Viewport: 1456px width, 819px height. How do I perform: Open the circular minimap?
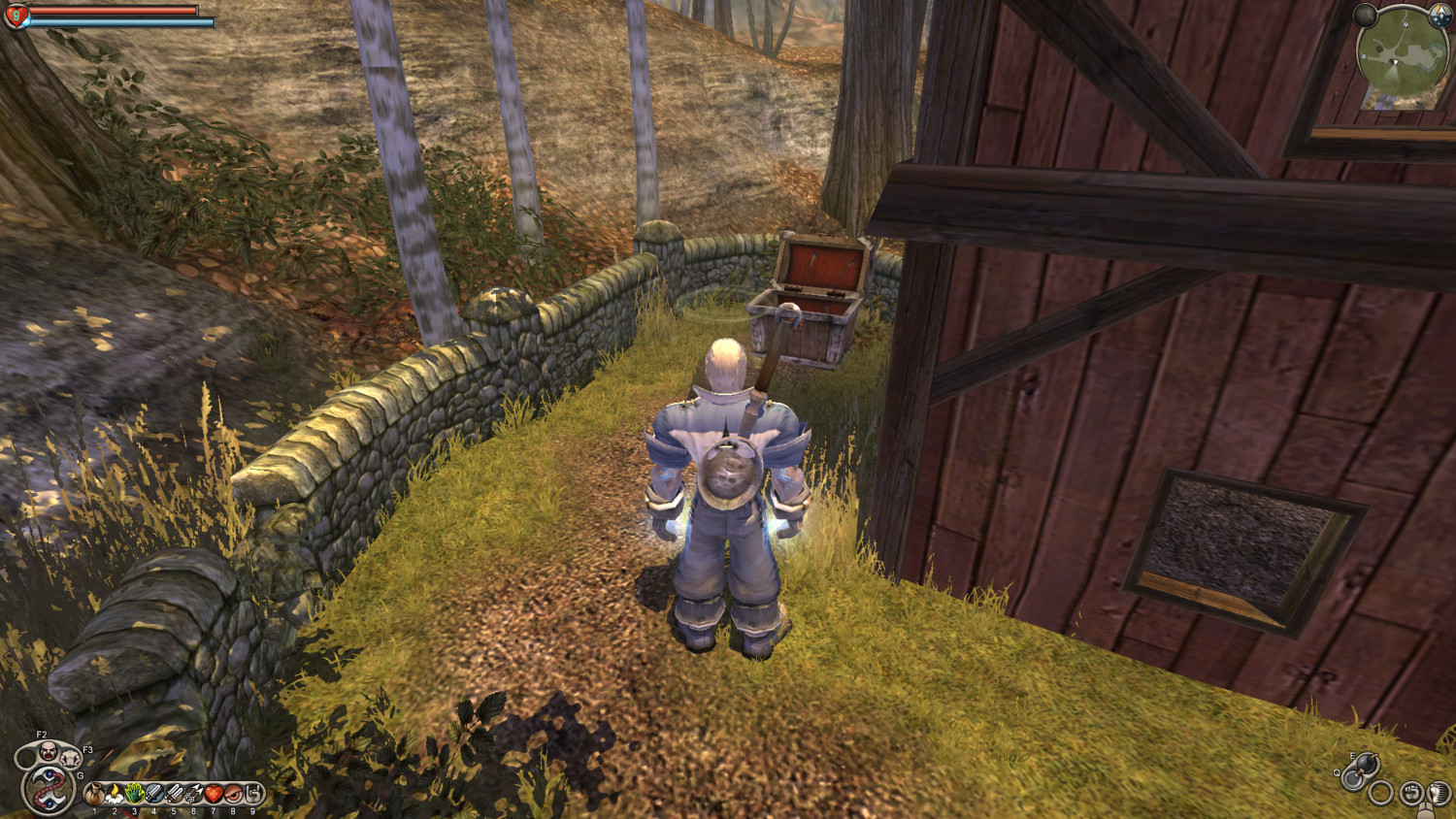click(x=1402, y=55)
